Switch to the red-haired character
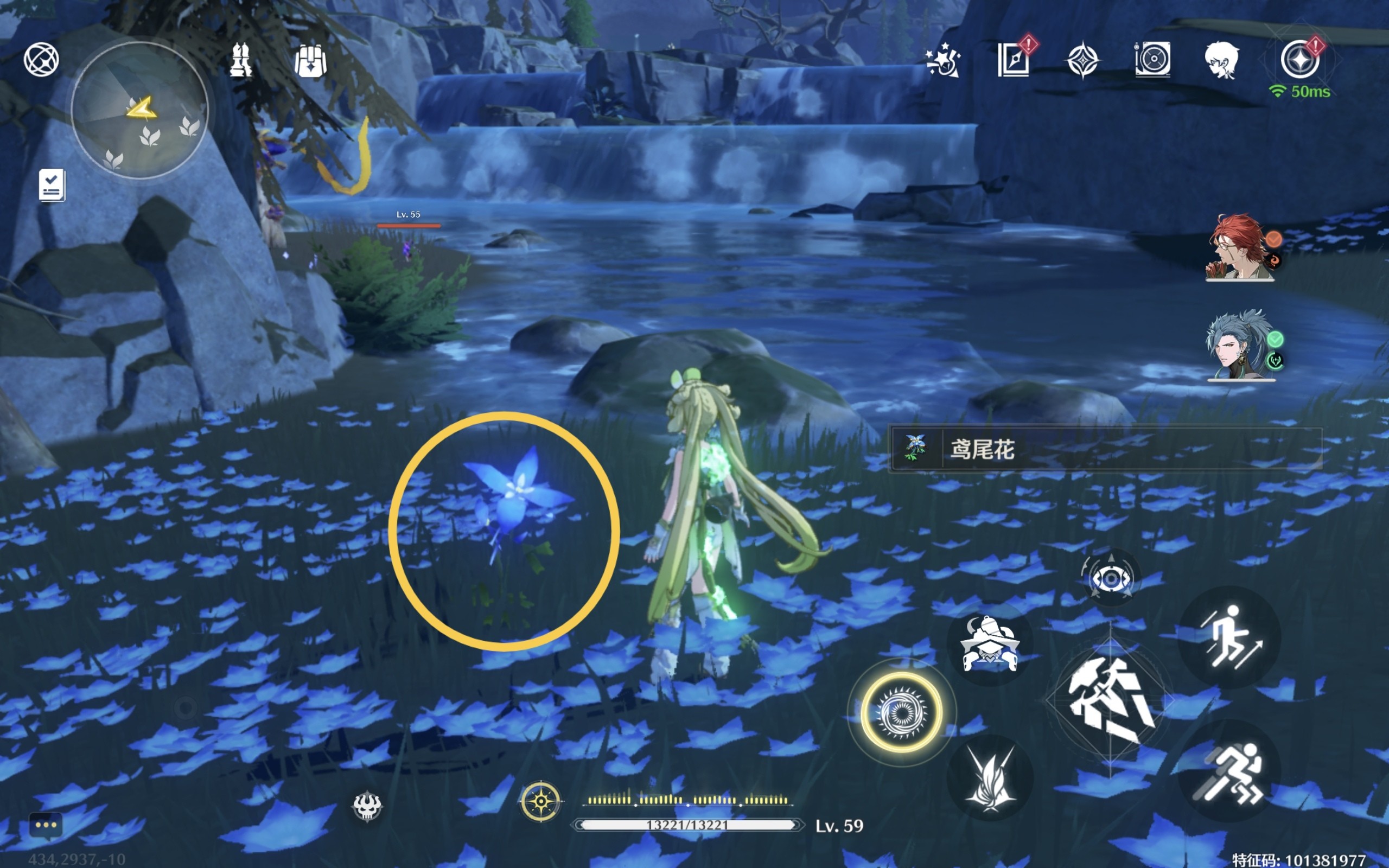 1240,247
